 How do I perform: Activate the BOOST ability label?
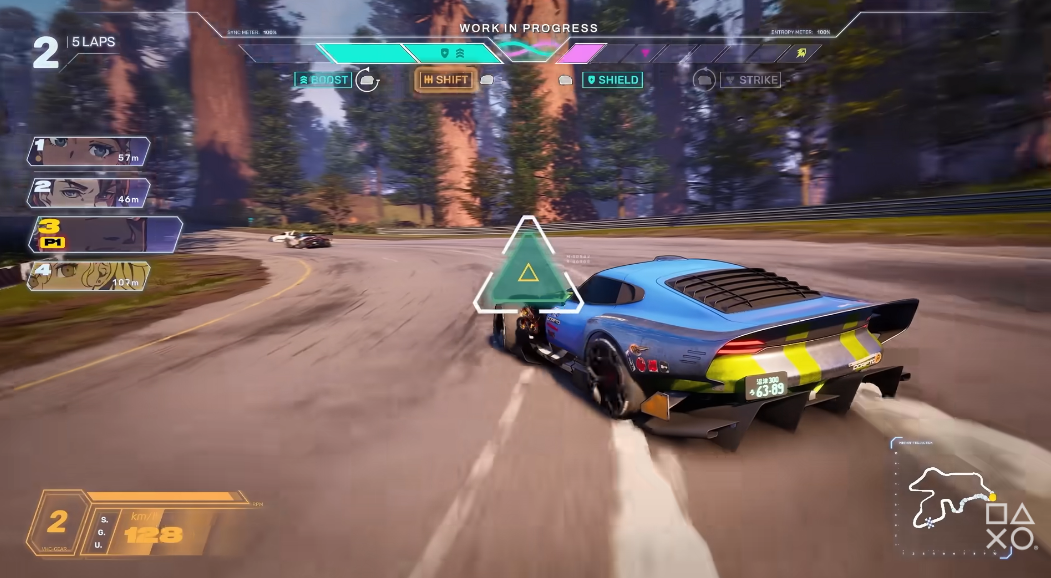[x=323, y=80]
